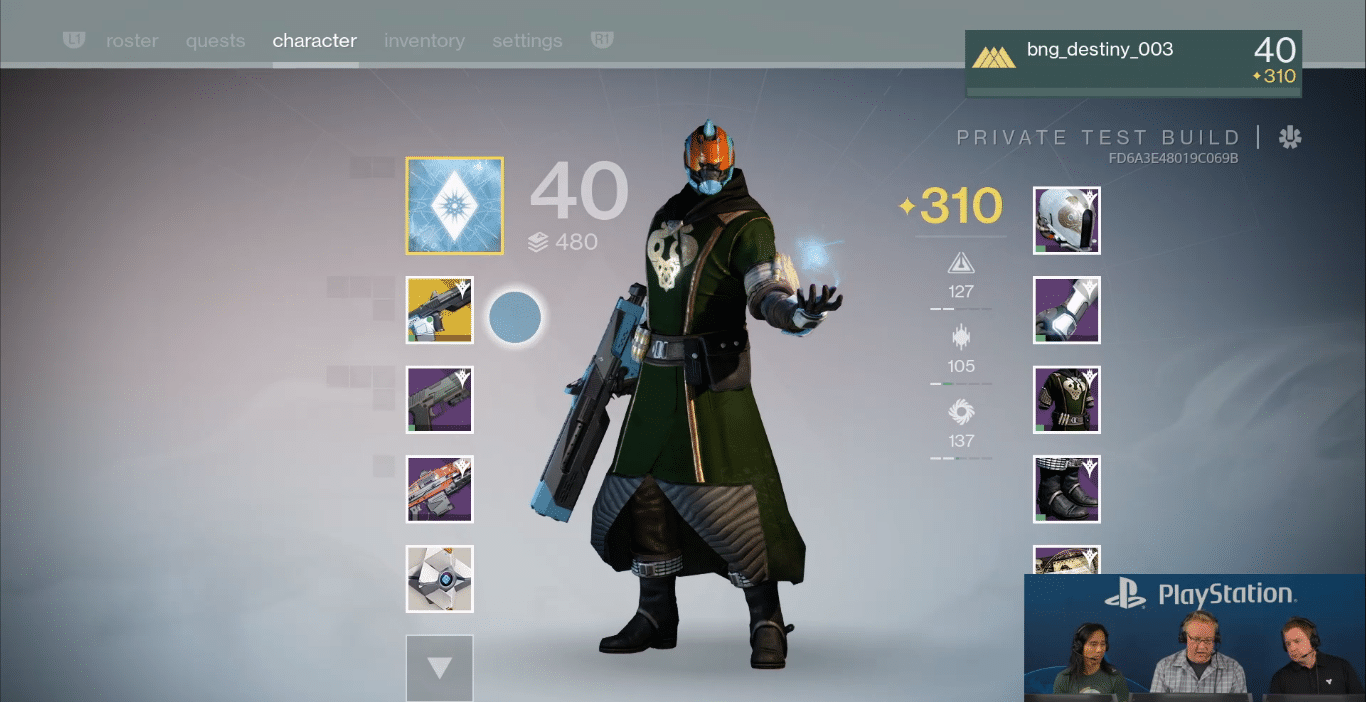The image size is (1366, 702).
Task: Go to the inventory tab
Action: (x=424, y=41)
